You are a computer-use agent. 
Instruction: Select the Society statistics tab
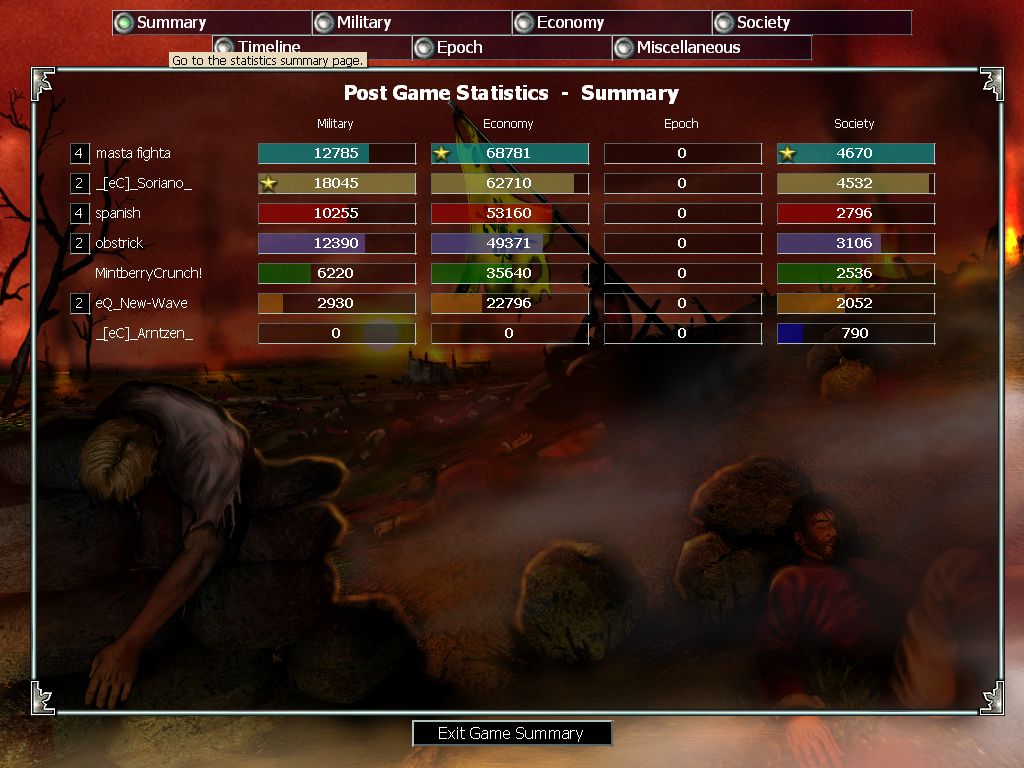(811, 23)
